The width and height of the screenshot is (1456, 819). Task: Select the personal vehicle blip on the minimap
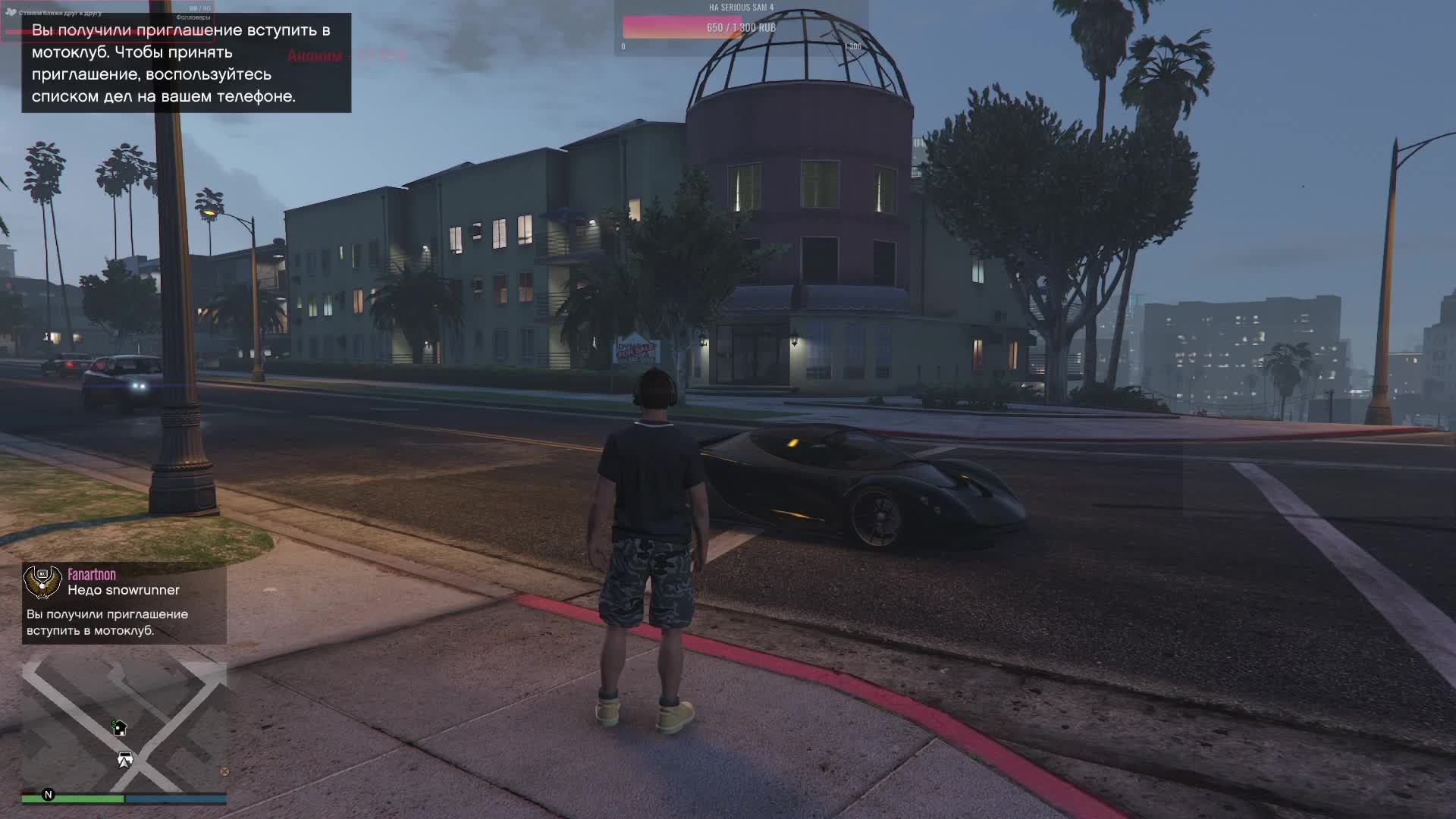click(125, 757)
